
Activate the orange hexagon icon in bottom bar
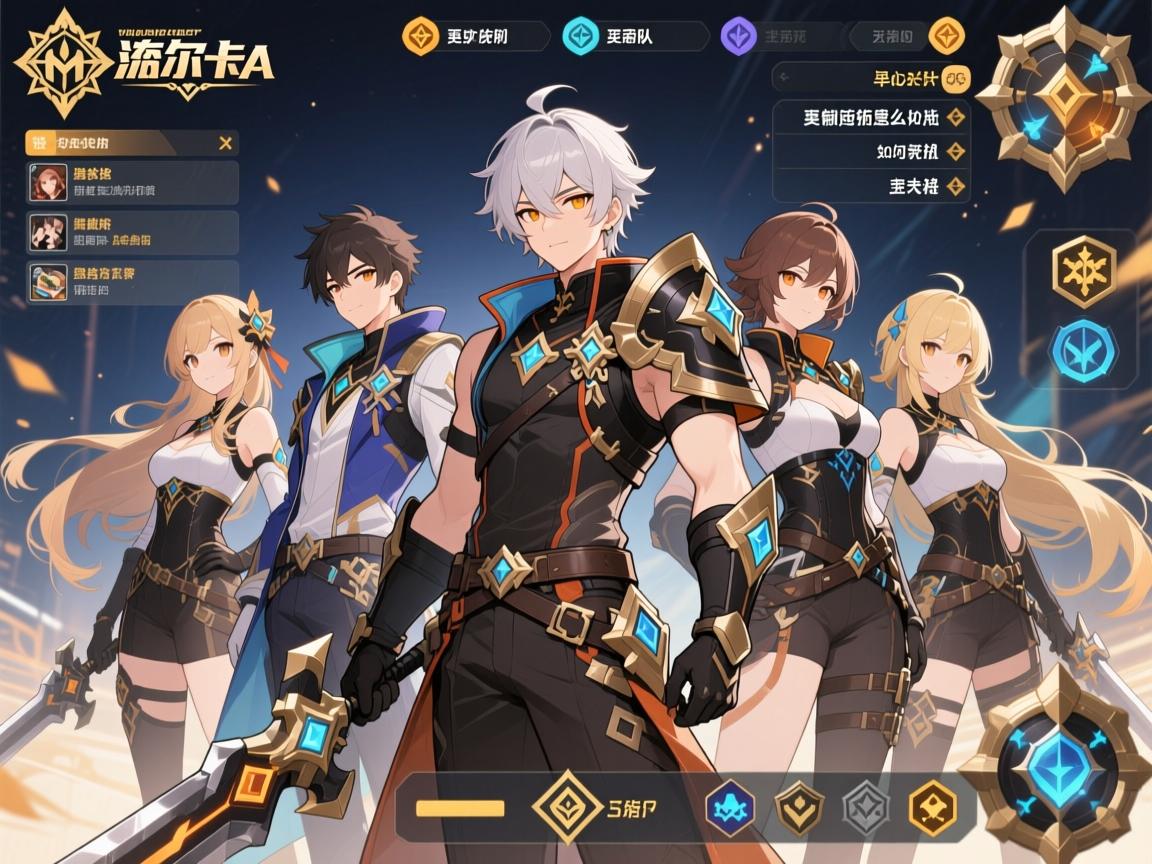[932, 808]
